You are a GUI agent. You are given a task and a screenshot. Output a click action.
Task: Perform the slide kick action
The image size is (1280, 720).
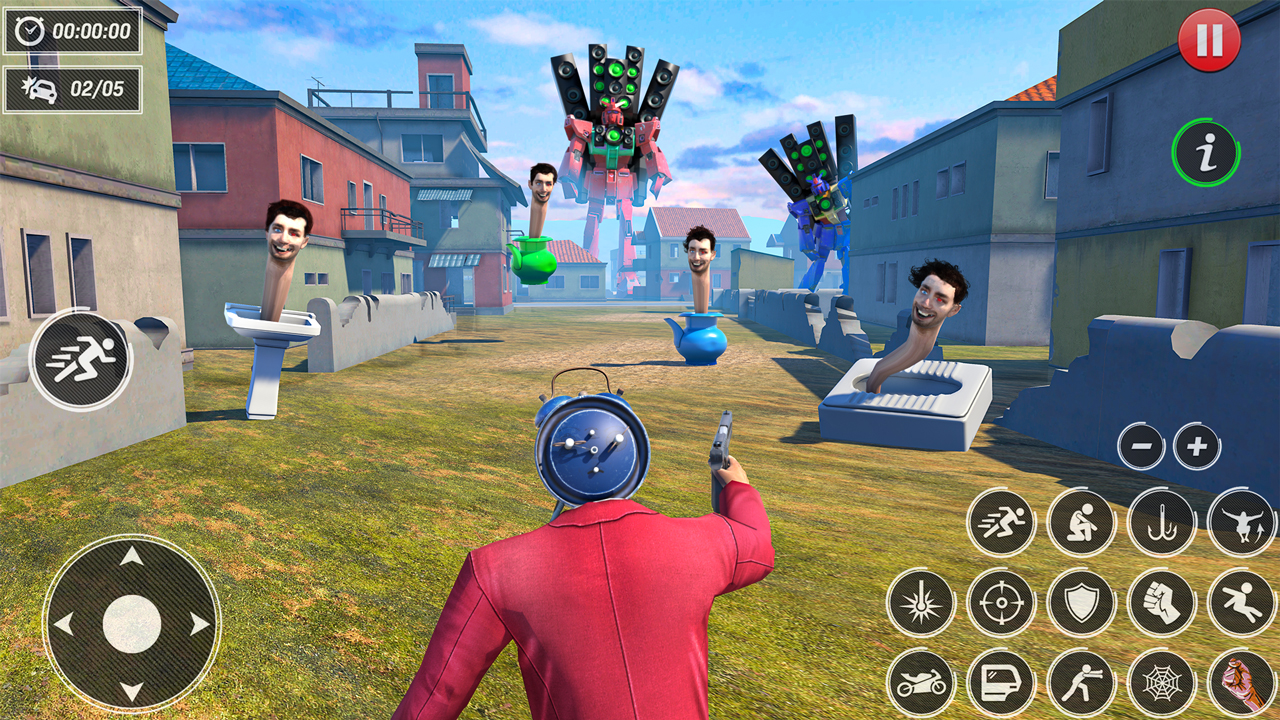coord(1241,603)
